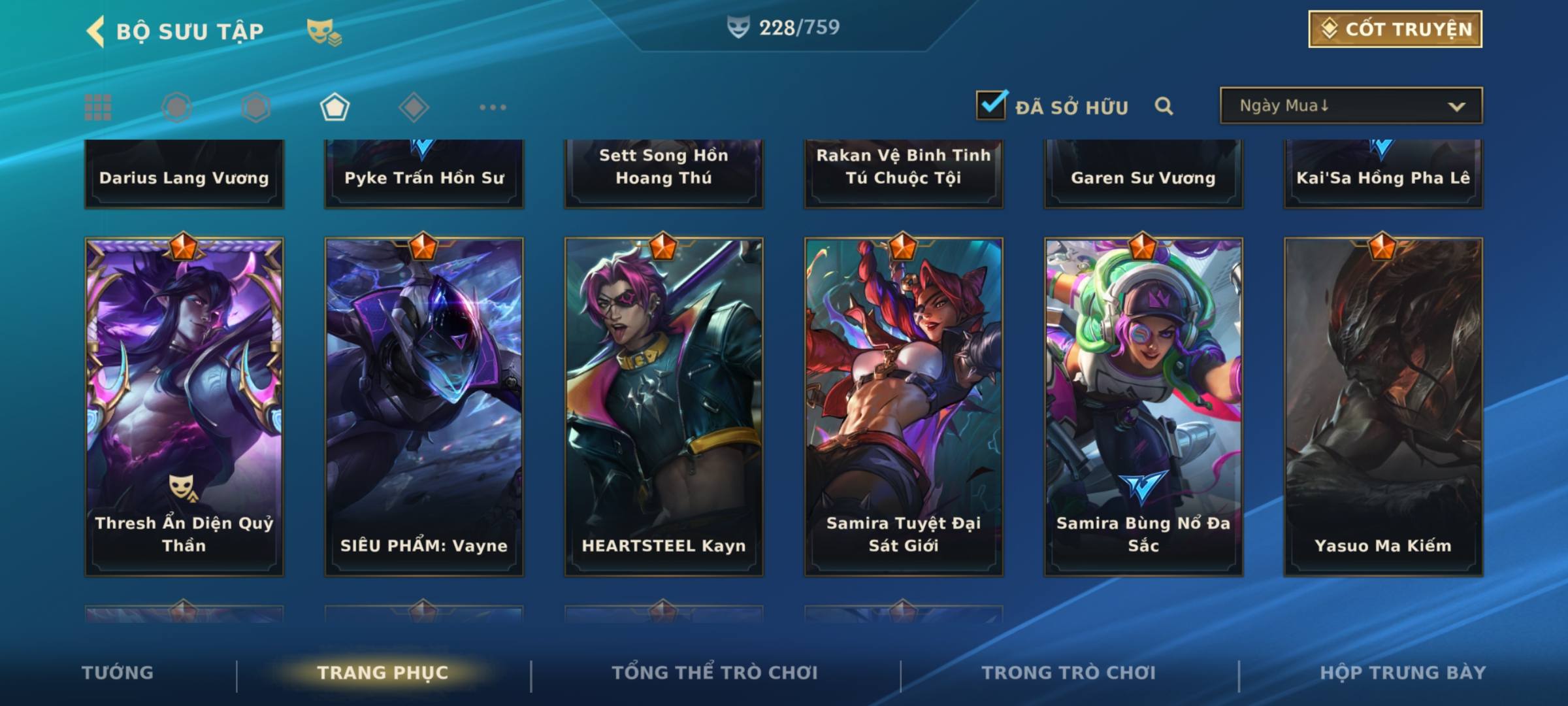Open the HEARTSTEEL Kayn skin

(x=664, y=407)
